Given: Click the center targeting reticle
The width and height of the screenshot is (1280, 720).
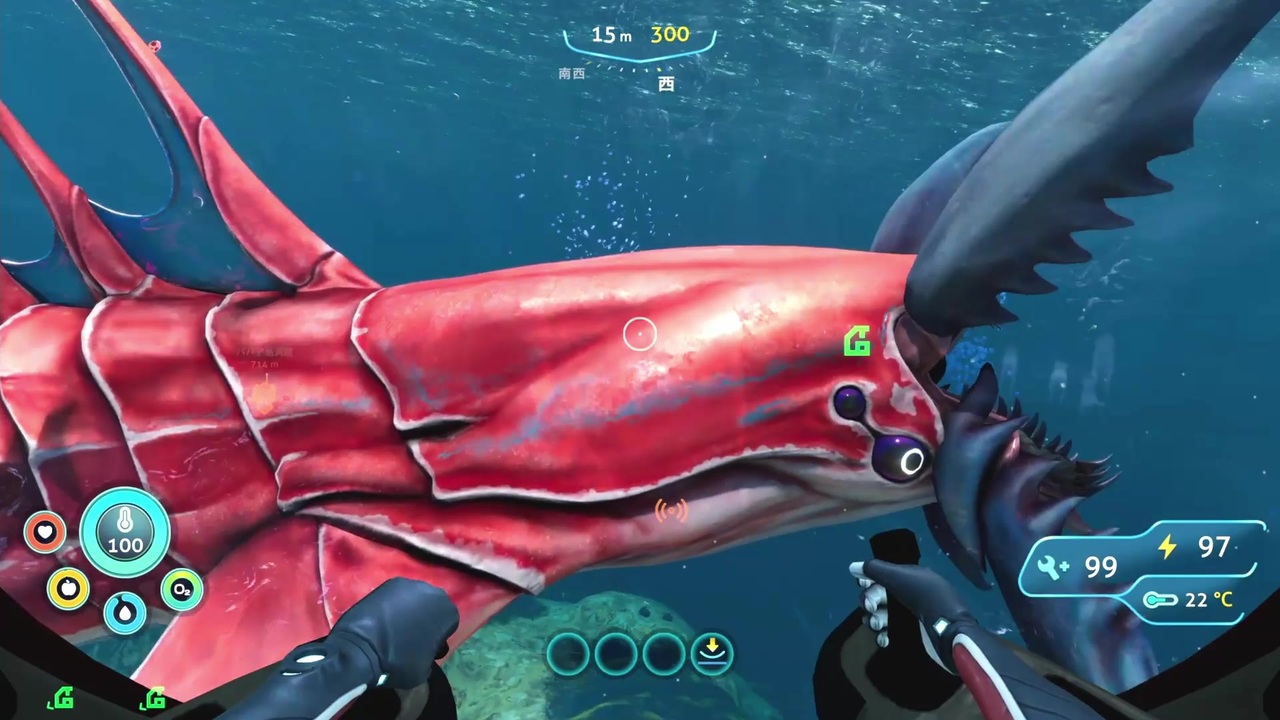Looking at the screenshot, I should [640, 333].
